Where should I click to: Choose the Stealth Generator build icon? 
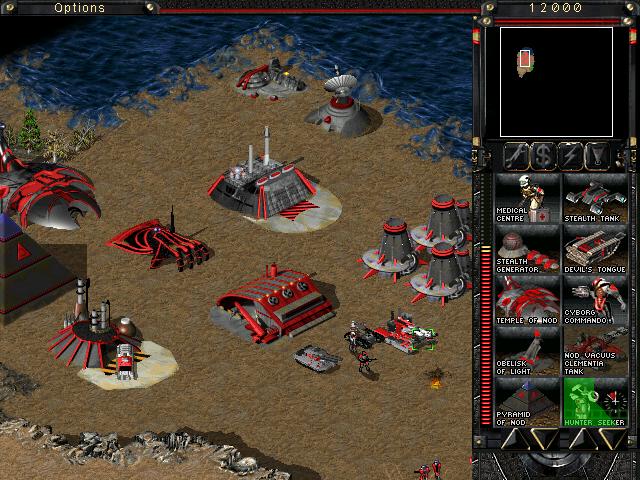(x=527, y=249)
